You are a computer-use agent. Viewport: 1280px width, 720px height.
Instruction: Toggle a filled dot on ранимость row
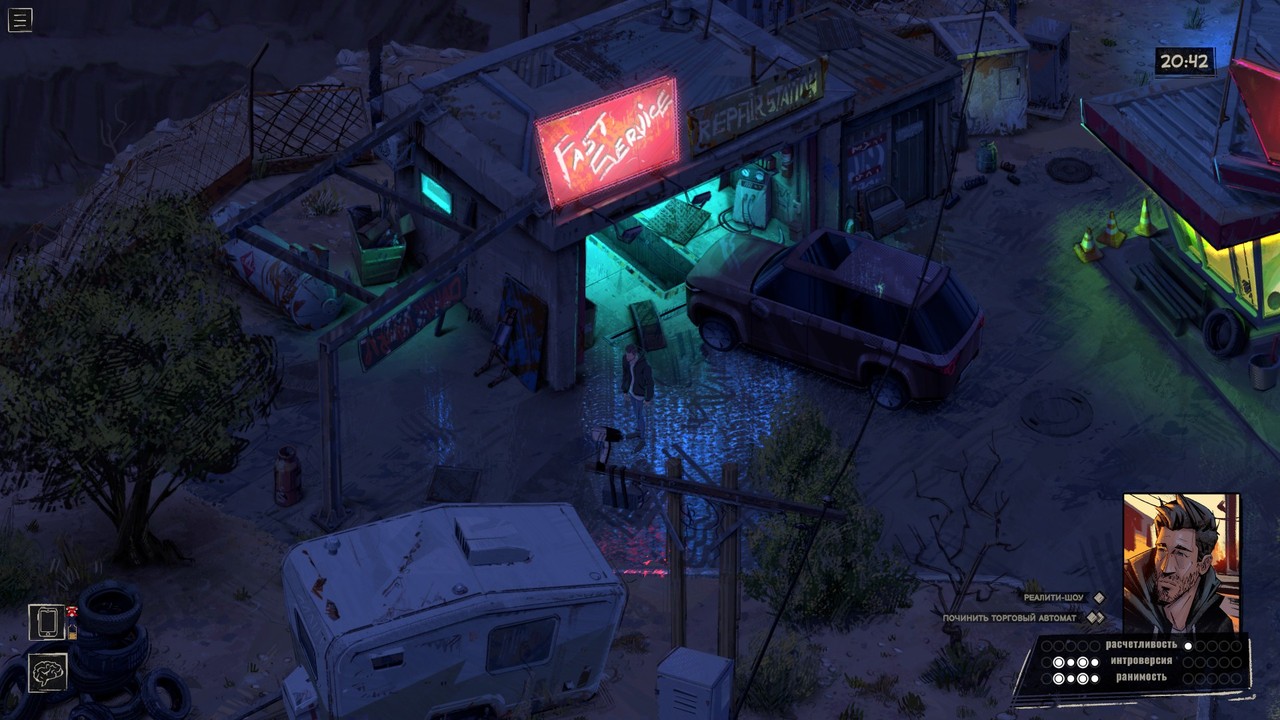coord(1059,677)
